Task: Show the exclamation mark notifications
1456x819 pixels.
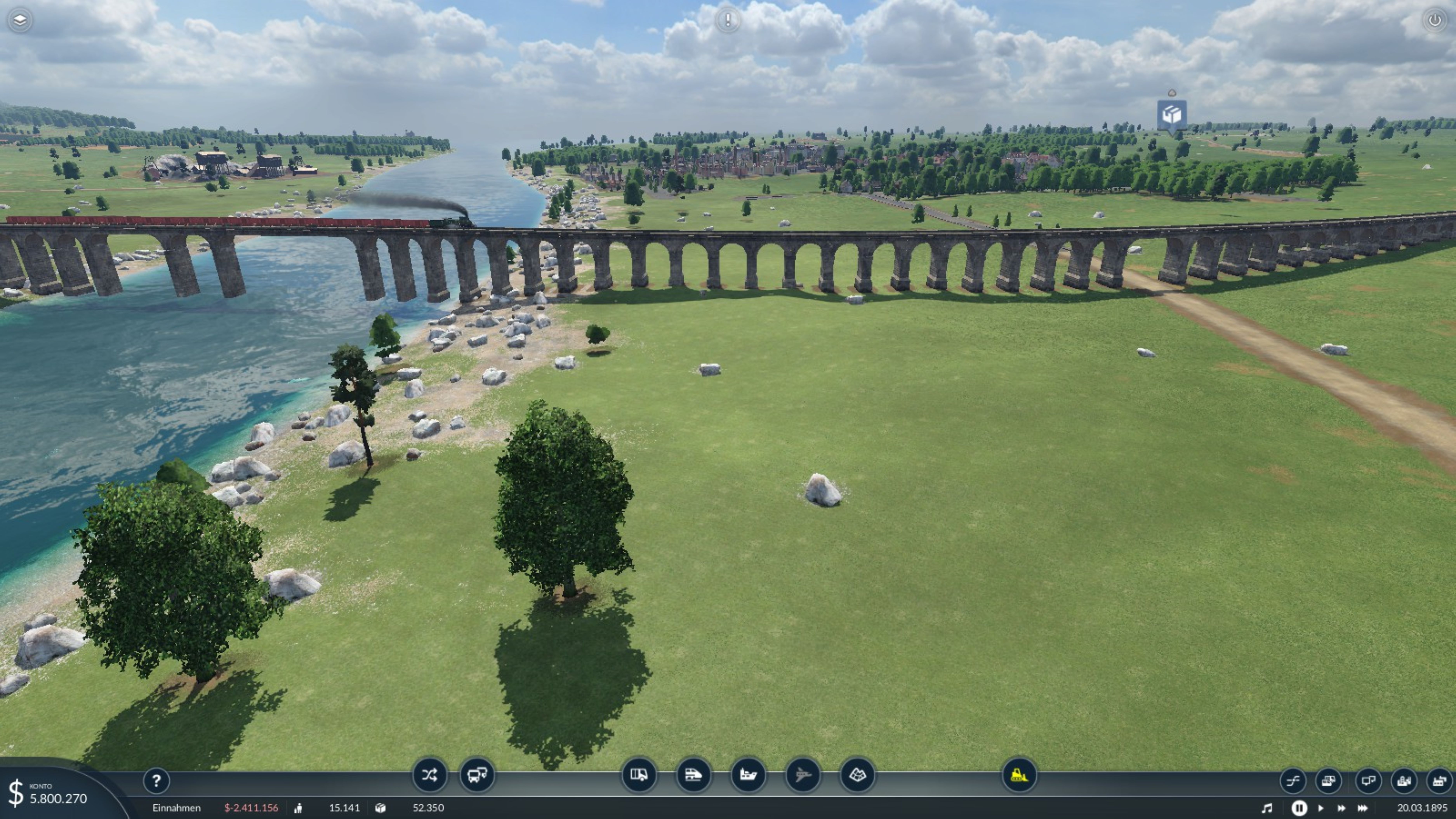Action: tap(727, 20)
